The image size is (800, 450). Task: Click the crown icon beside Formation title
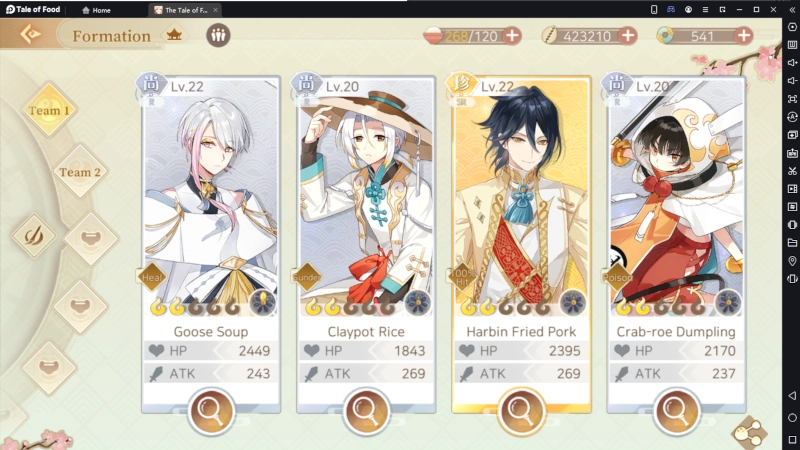tap(175, 35)
